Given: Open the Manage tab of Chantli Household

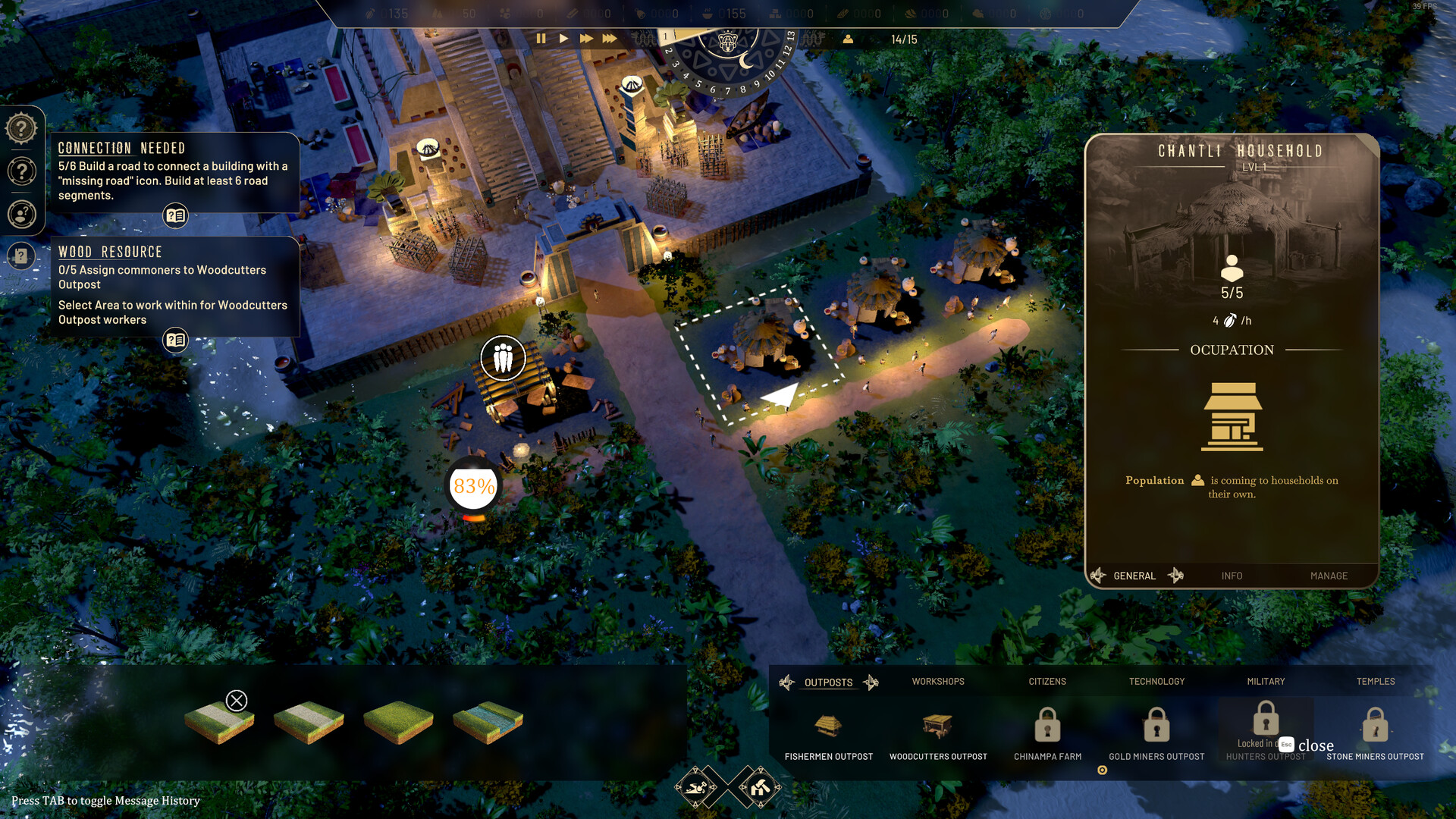Looking at the screenshot, I should tap(1329, 576).
